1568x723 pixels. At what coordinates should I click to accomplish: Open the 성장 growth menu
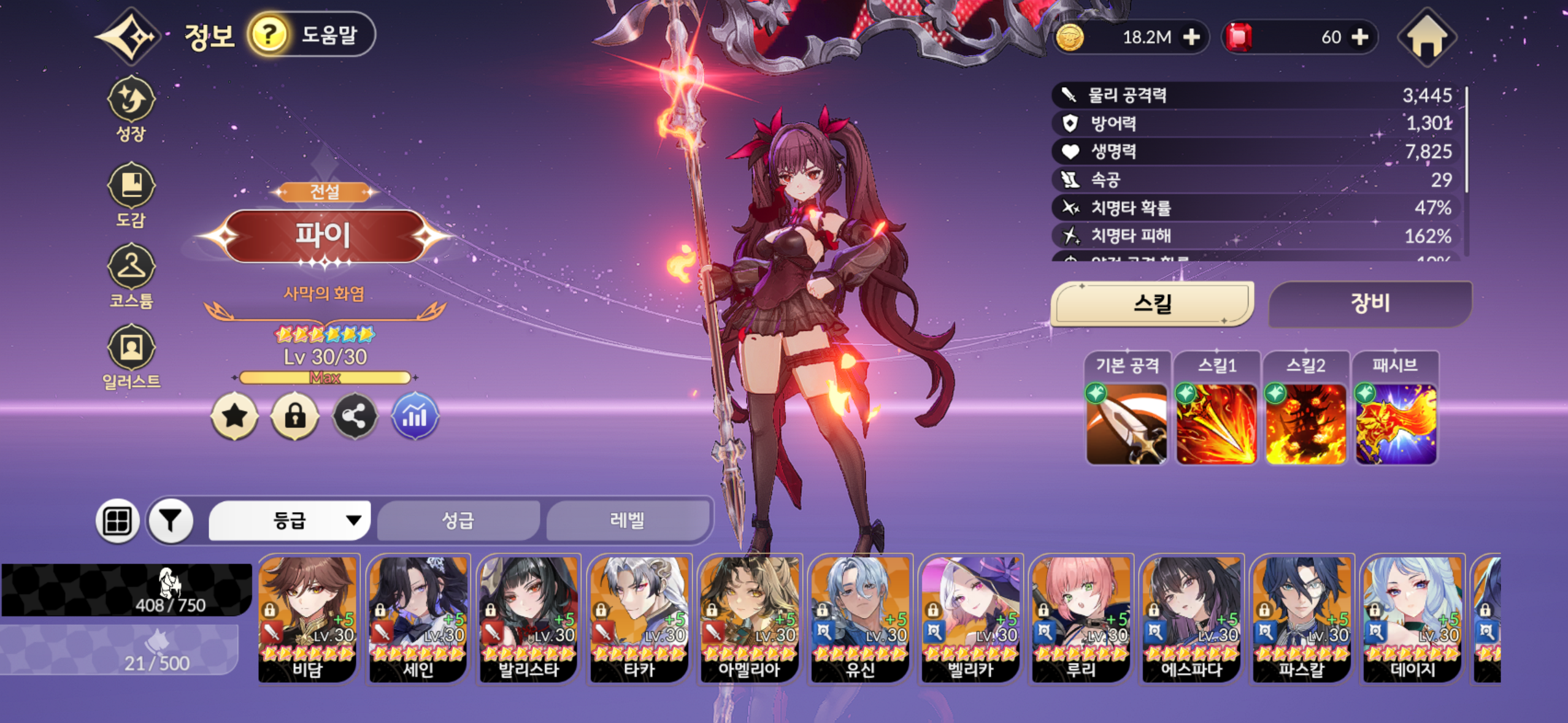(131, 109)
